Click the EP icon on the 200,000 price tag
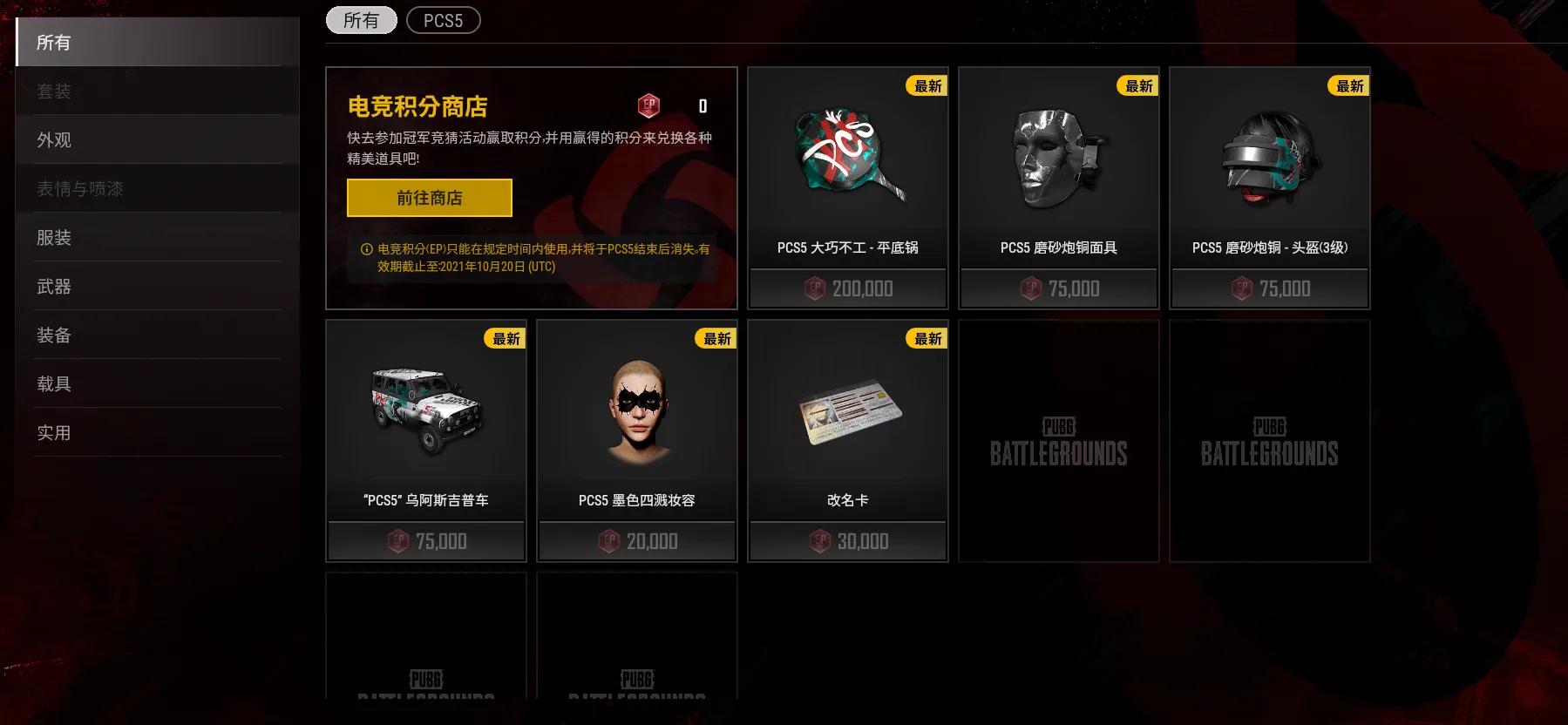The height and width of the screenshot is (725, 1568). pos(814,288)
